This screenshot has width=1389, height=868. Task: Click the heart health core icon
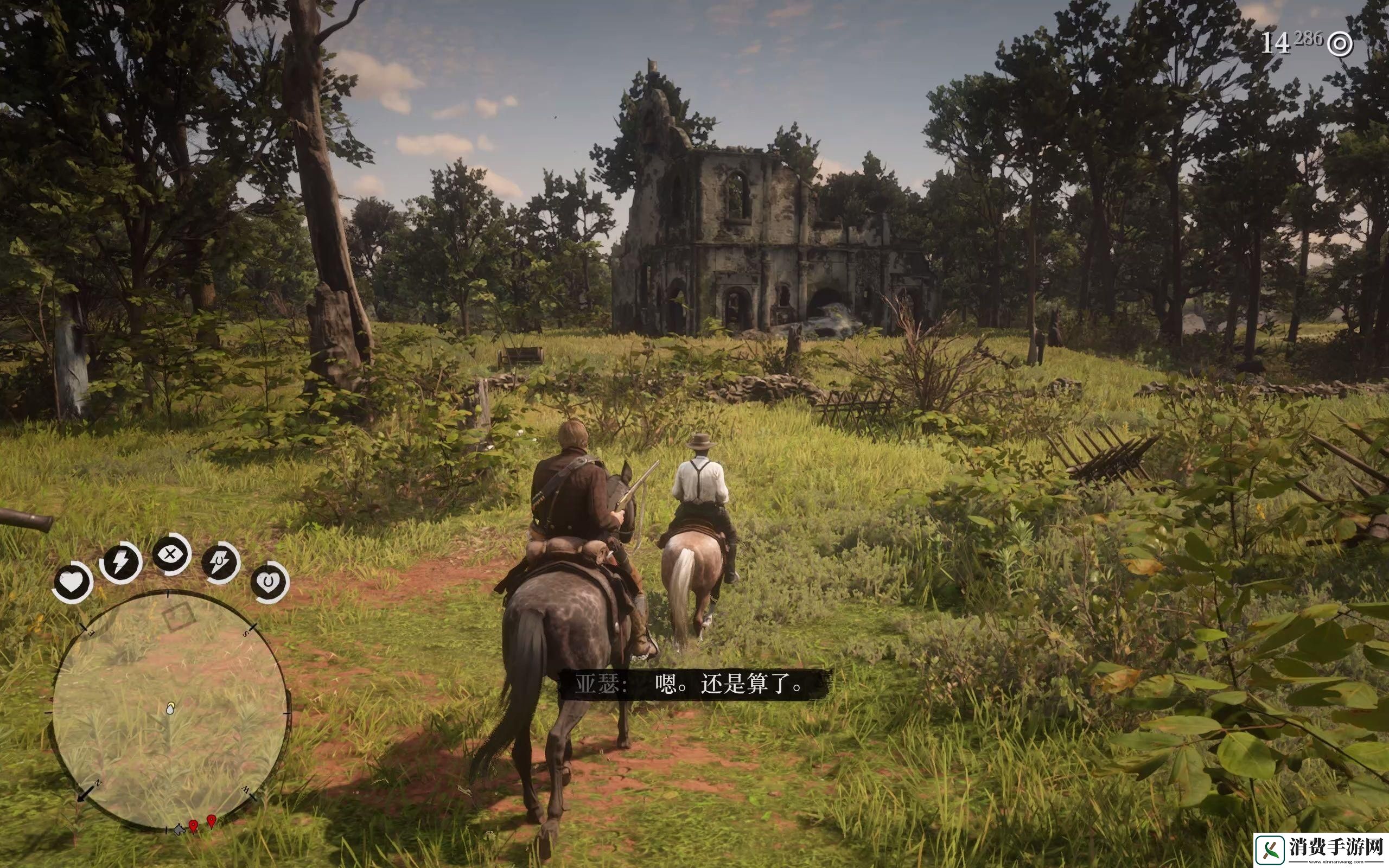pos(72,582)
